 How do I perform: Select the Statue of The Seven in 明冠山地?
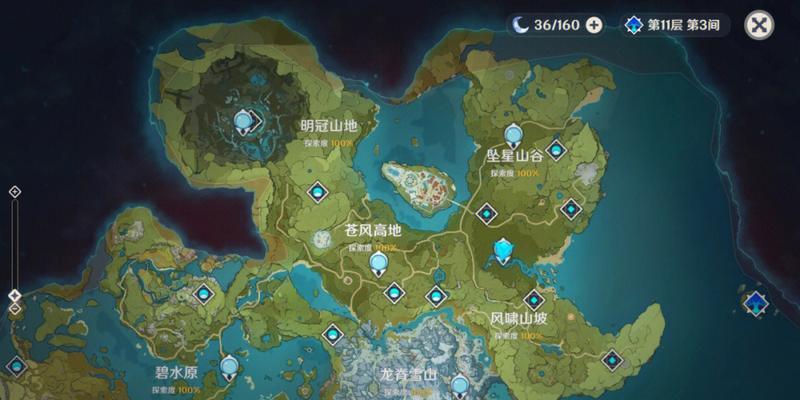pos(243,123)
